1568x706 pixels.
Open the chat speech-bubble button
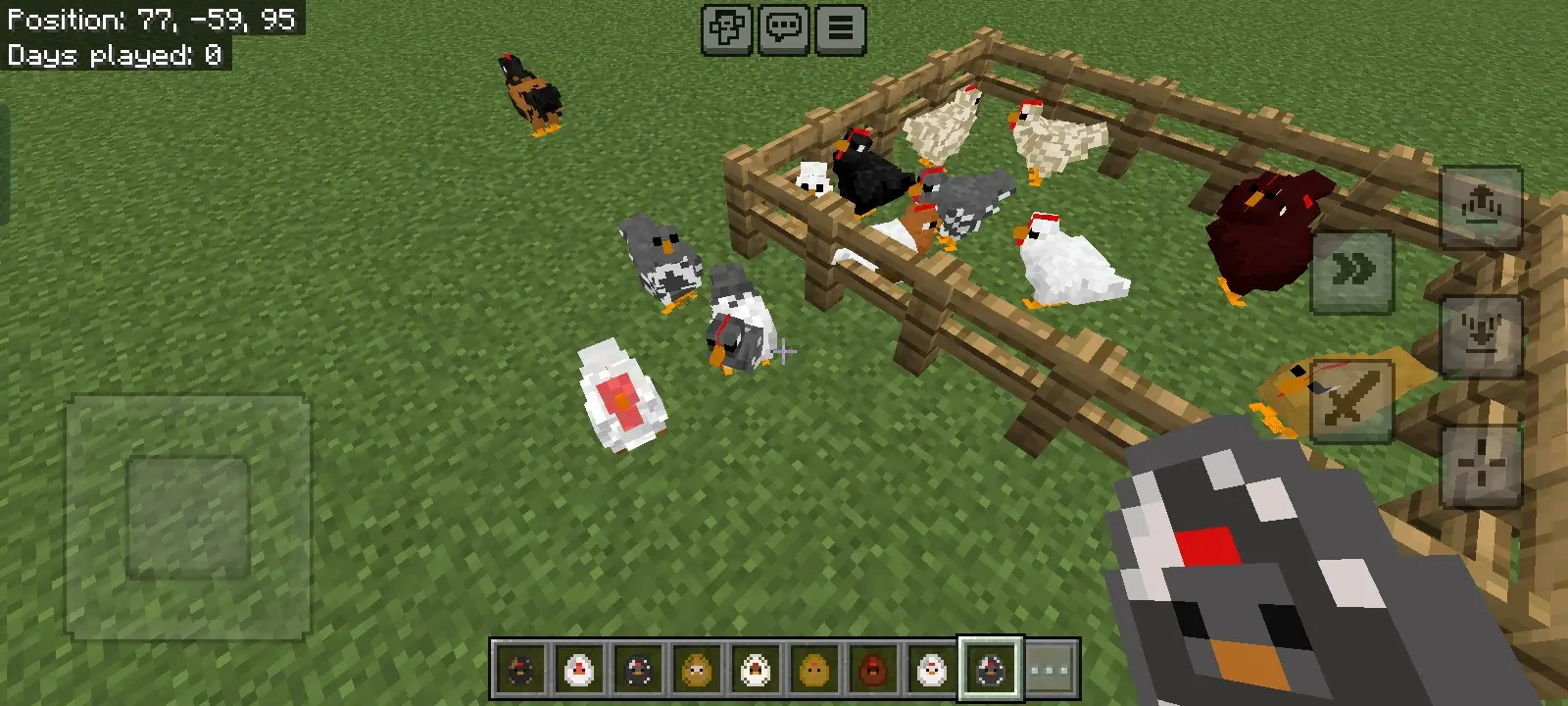click(784, 28)
